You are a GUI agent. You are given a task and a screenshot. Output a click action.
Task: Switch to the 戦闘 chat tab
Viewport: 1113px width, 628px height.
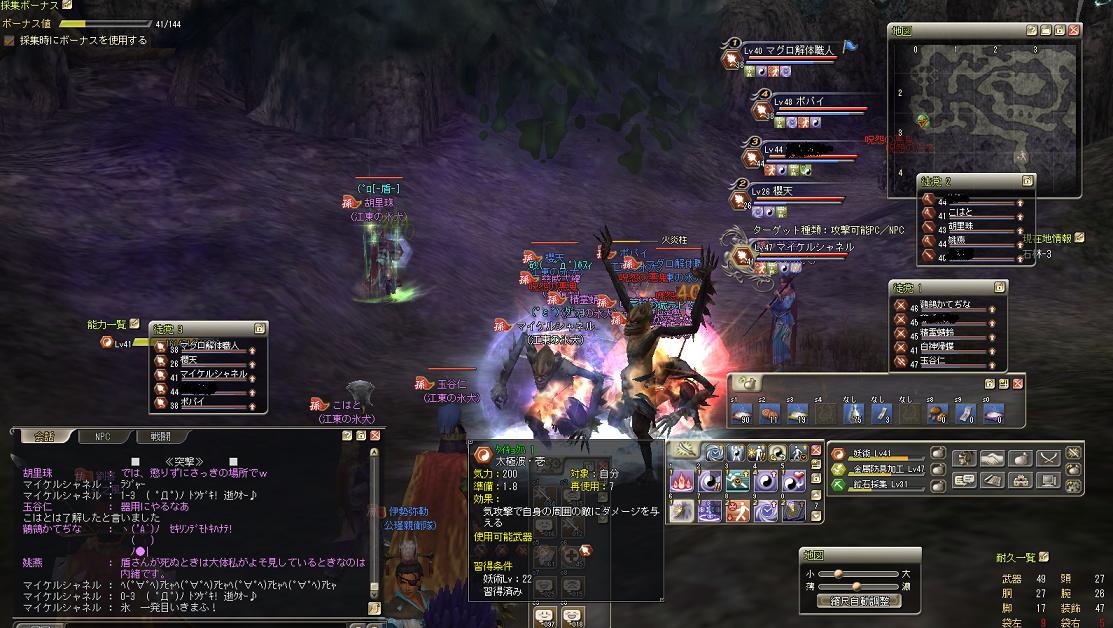[x=160, y=436]
